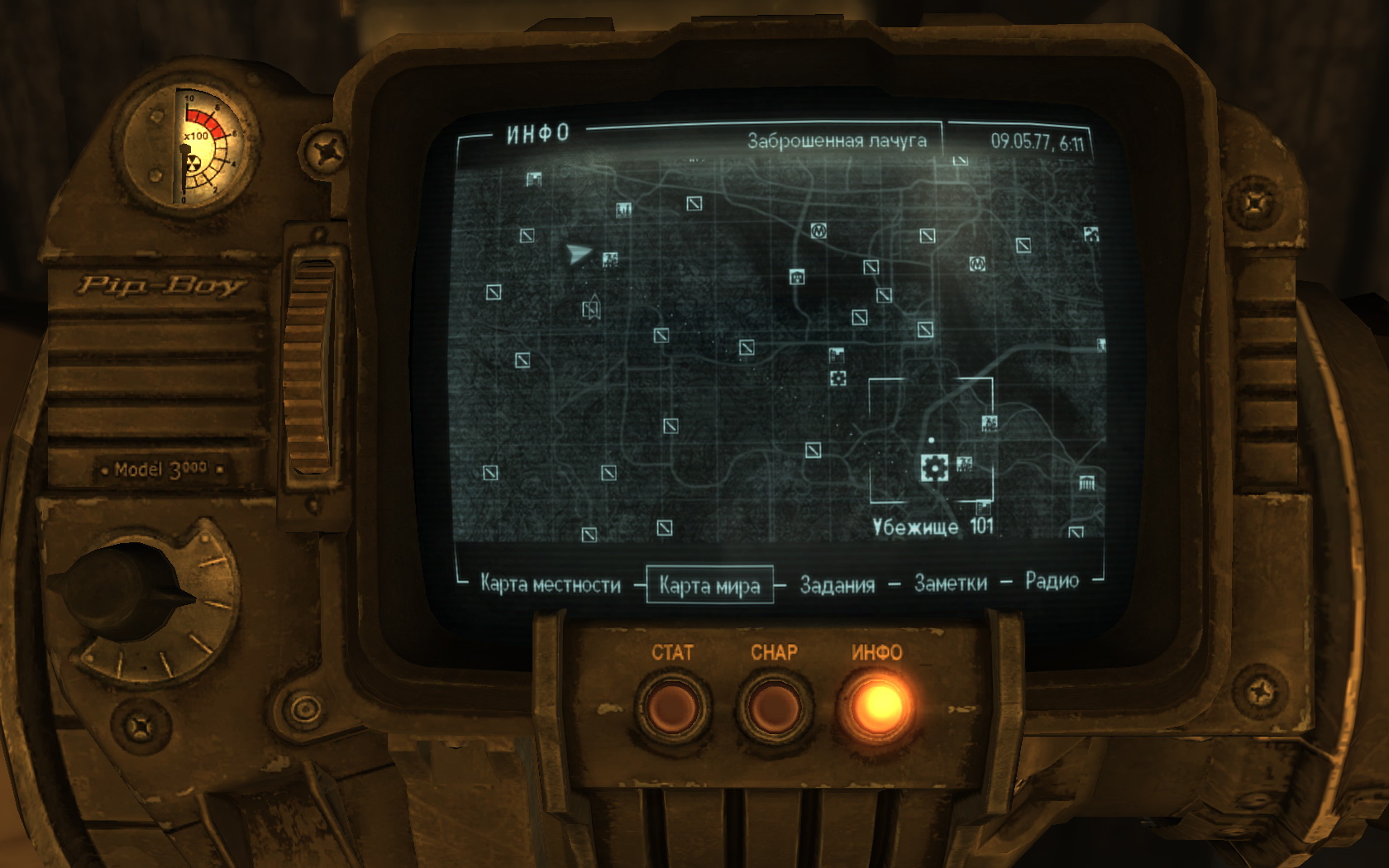
Task: Select the Убежище 101 gear map marker
Action: point(933,467)
